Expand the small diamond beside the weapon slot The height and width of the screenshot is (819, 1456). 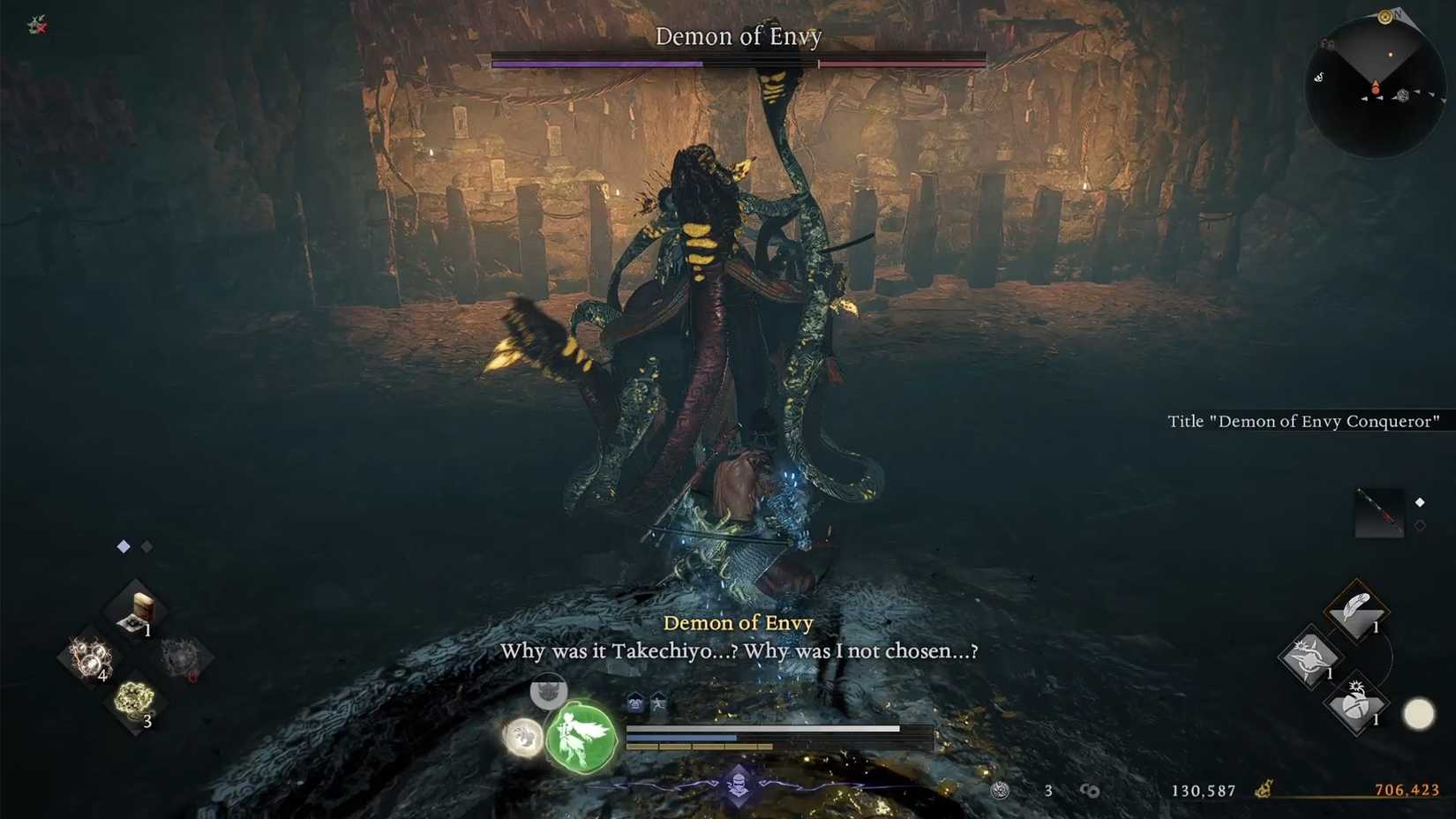pos(1420,501)
